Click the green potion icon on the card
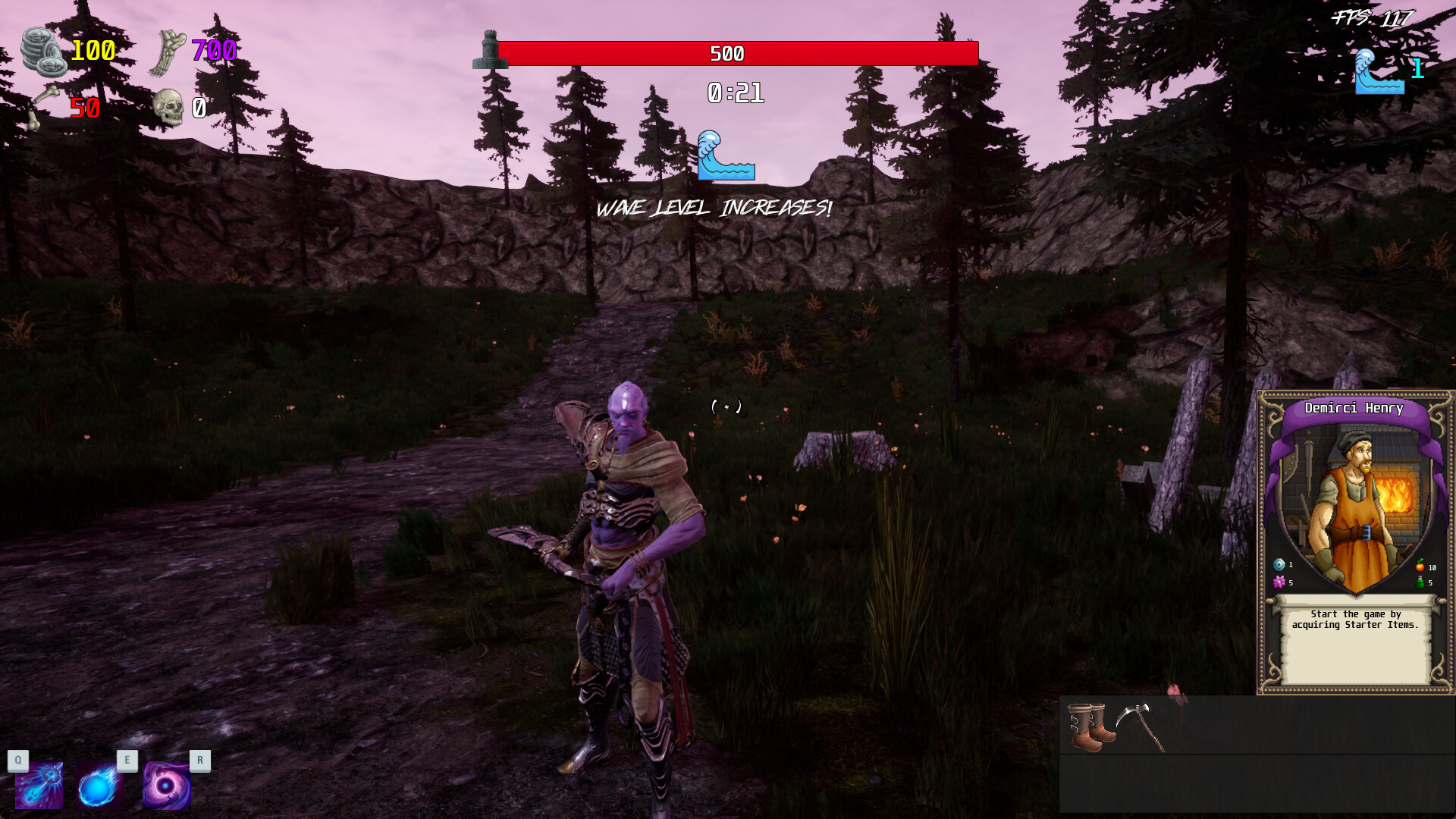Viewport: 1456px width, 819px height. [1421, 582]
